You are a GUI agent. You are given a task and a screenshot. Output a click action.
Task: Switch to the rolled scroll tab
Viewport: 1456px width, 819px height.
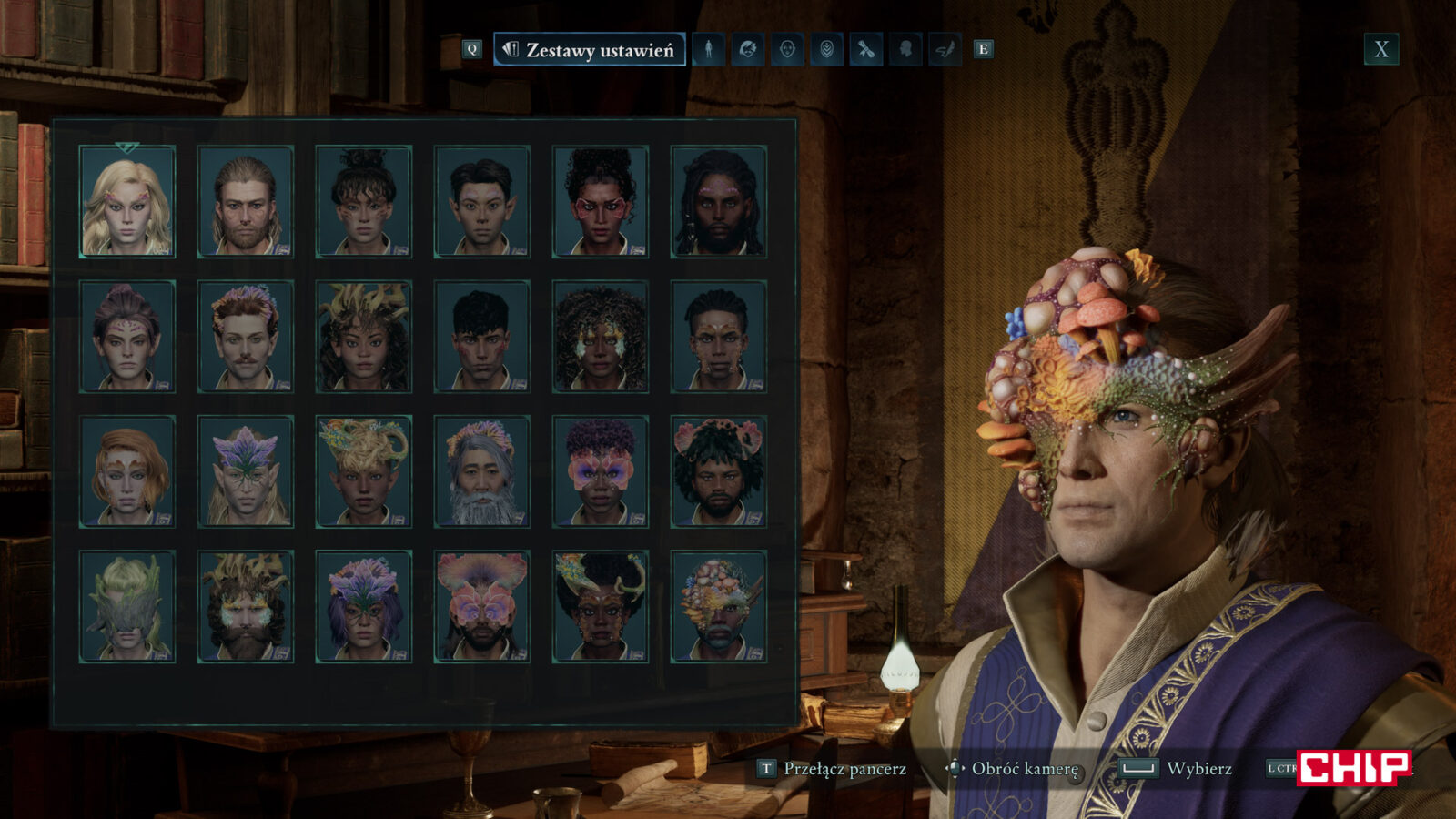pos(865,49)
